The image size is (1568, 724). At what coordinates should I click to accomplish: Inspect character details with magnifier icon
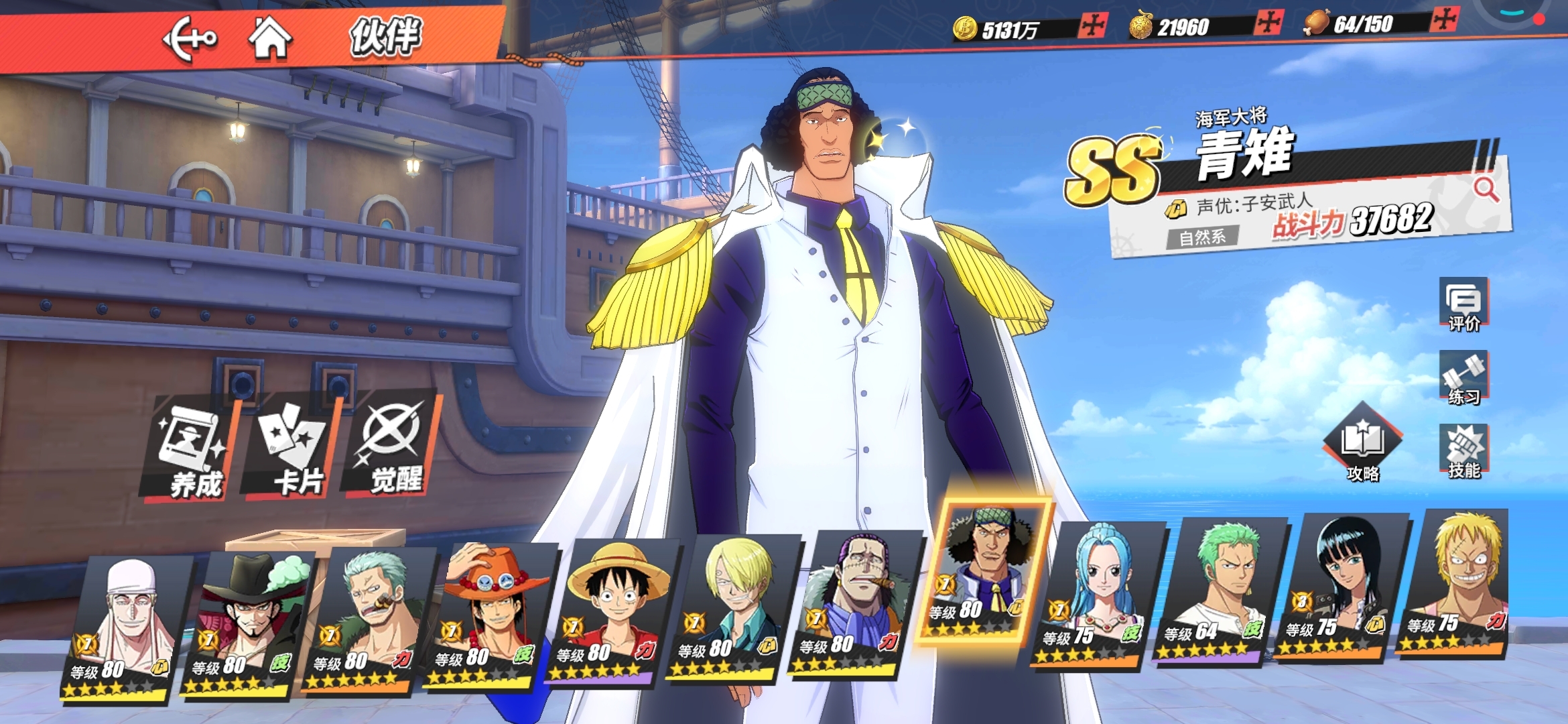pyautogui.click(x=1485, y=190)
